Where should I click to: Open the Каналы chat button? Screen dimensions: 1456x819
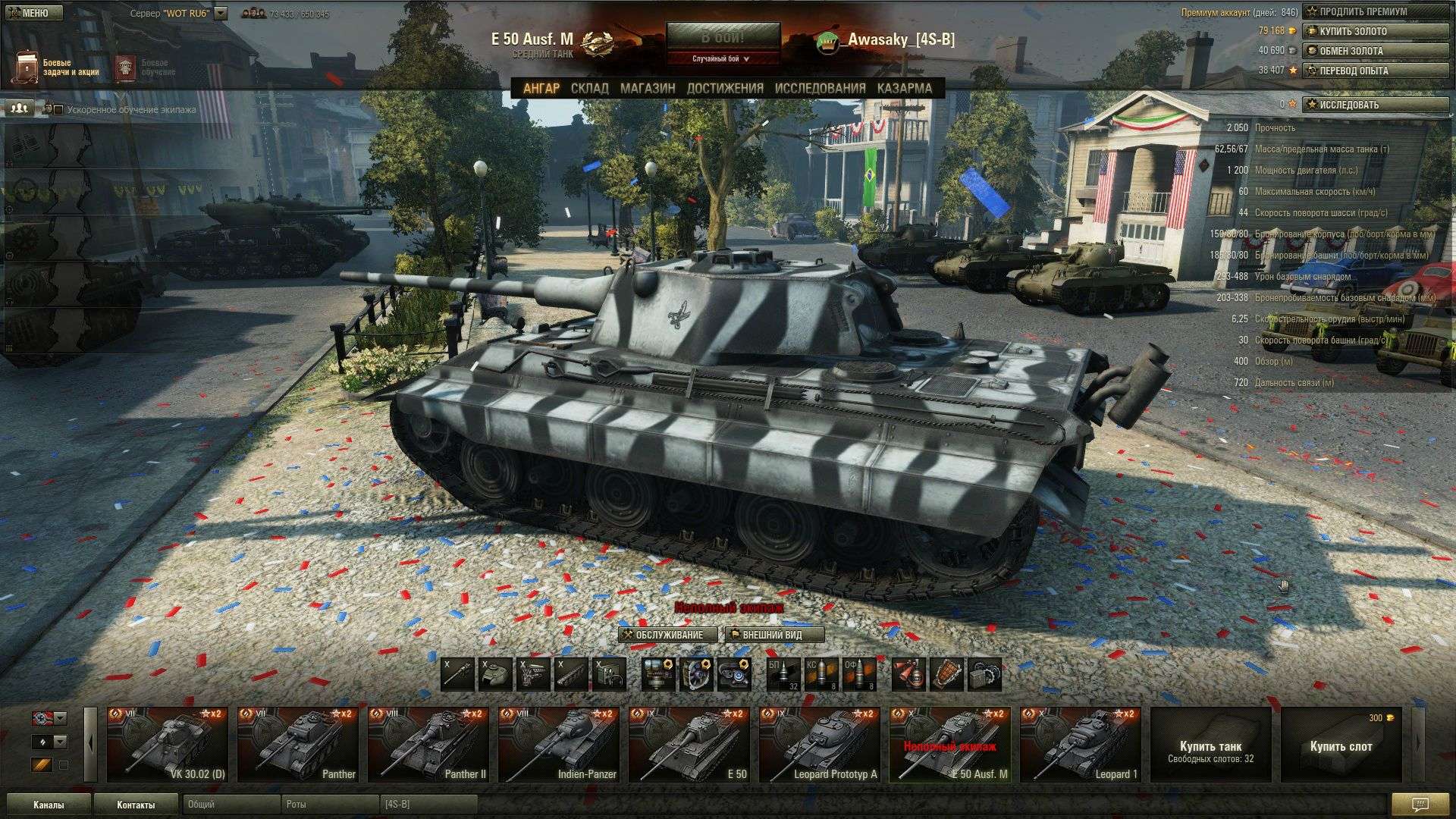[49, 805]
